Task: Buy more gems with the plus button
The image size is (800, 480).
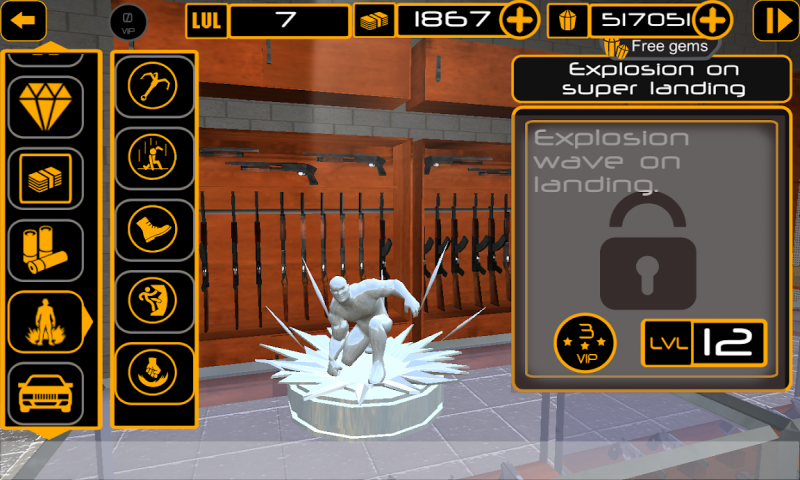Action: (x=712, y=20)
